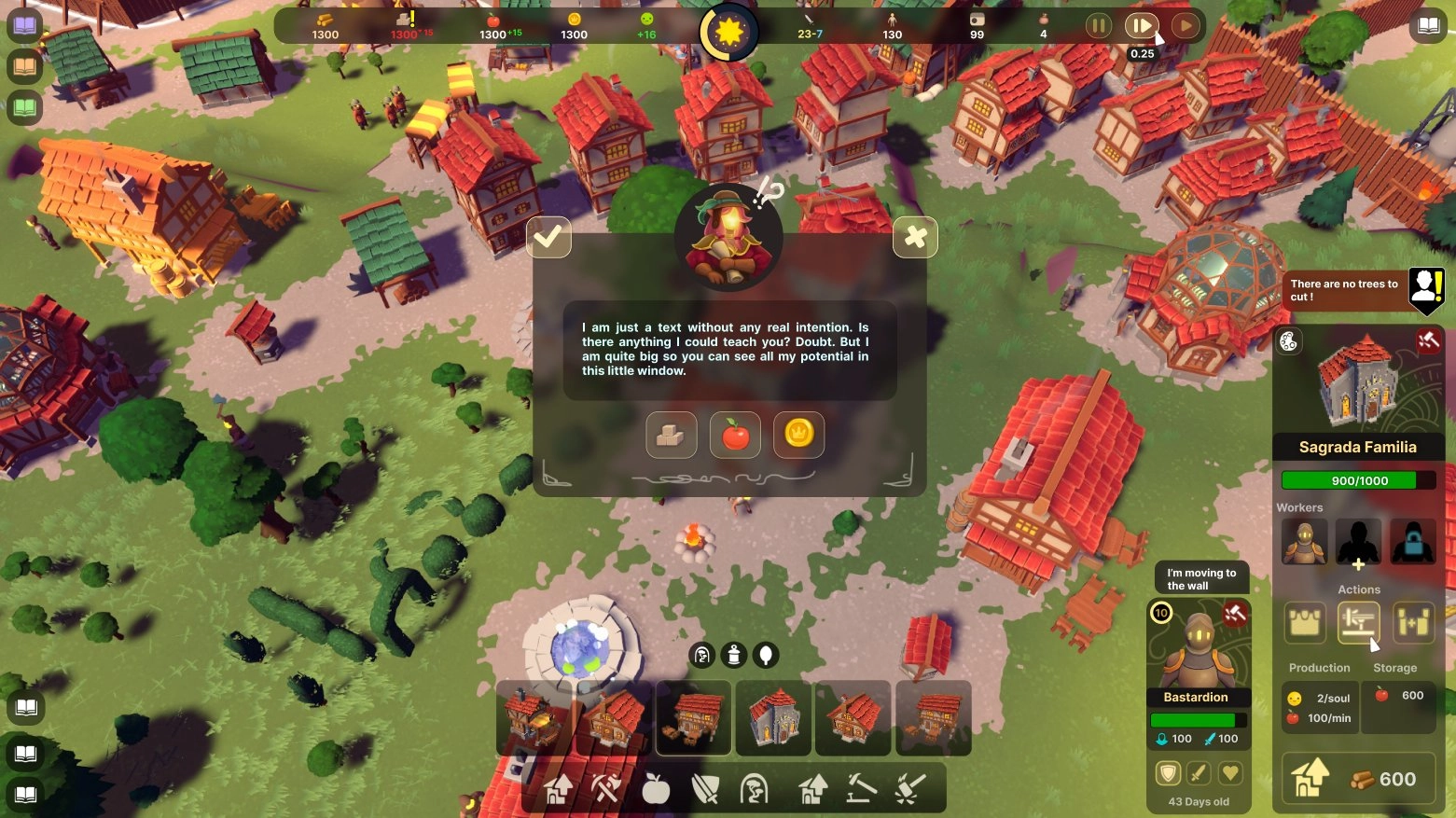Open the green book menu

(25, 108)
